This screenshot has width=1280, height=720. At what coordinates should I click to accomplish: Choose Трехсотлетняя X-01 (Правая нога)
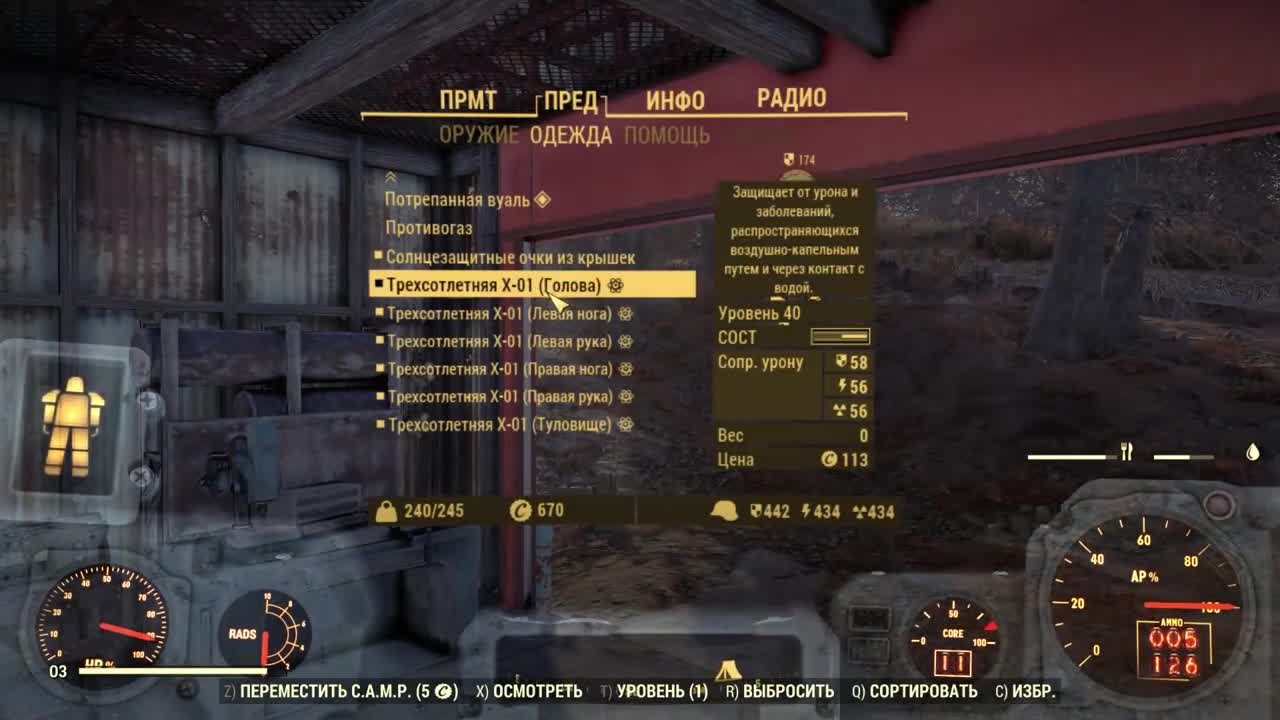pyautogui.click(x=500, y=369)
